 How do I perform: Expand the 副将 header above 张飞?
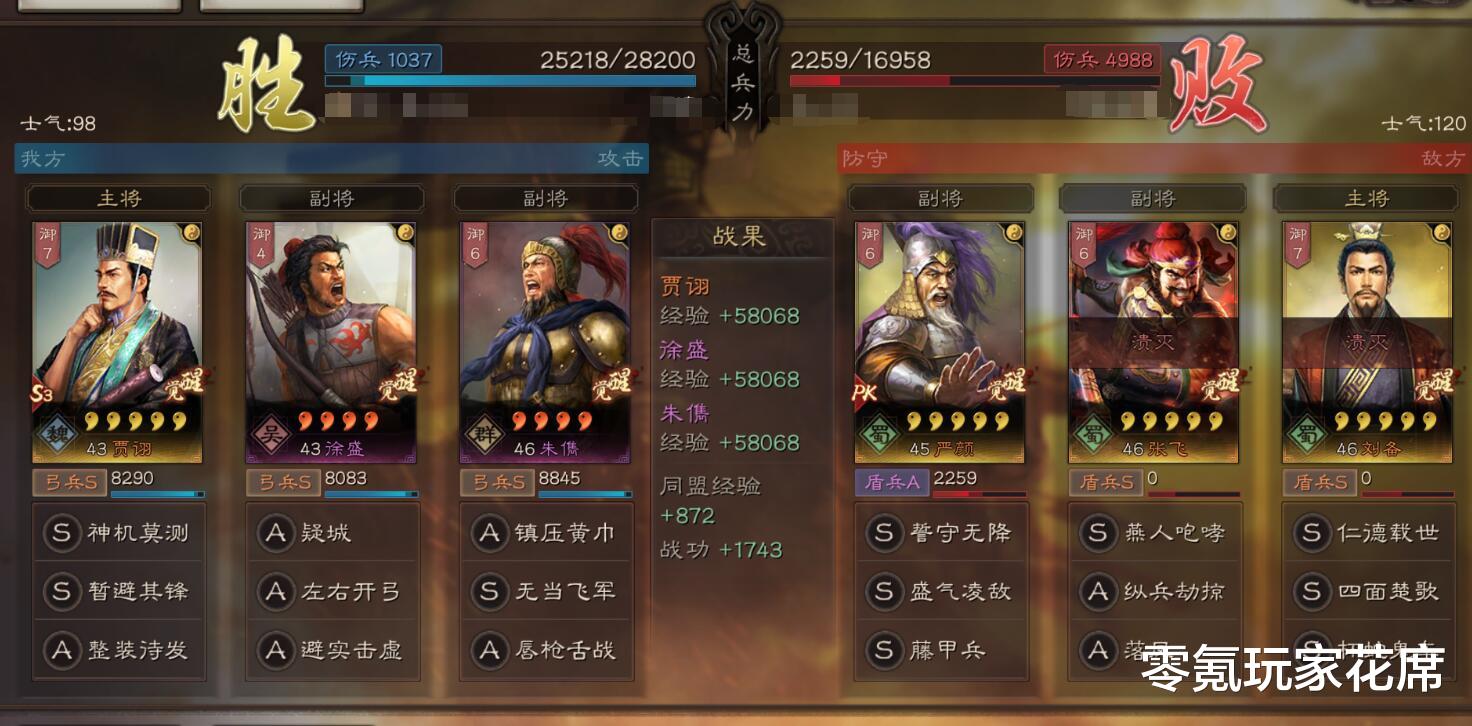[1154, 197]
